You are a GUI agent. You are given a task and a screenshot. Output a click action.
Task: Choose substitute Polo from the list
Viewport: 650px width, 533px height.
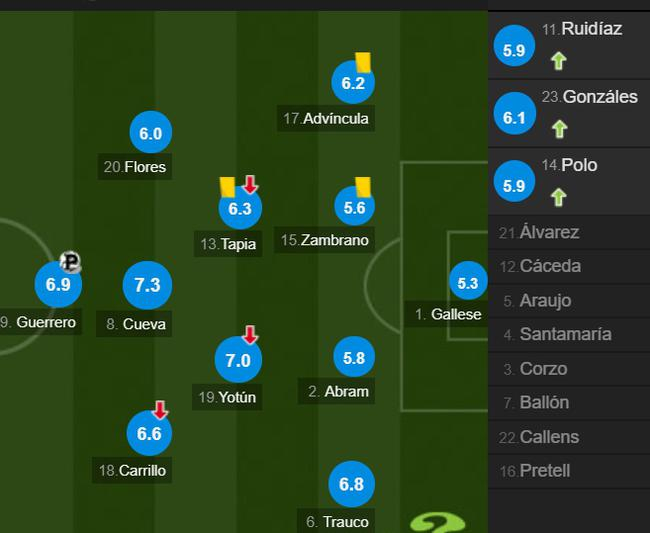568,181
